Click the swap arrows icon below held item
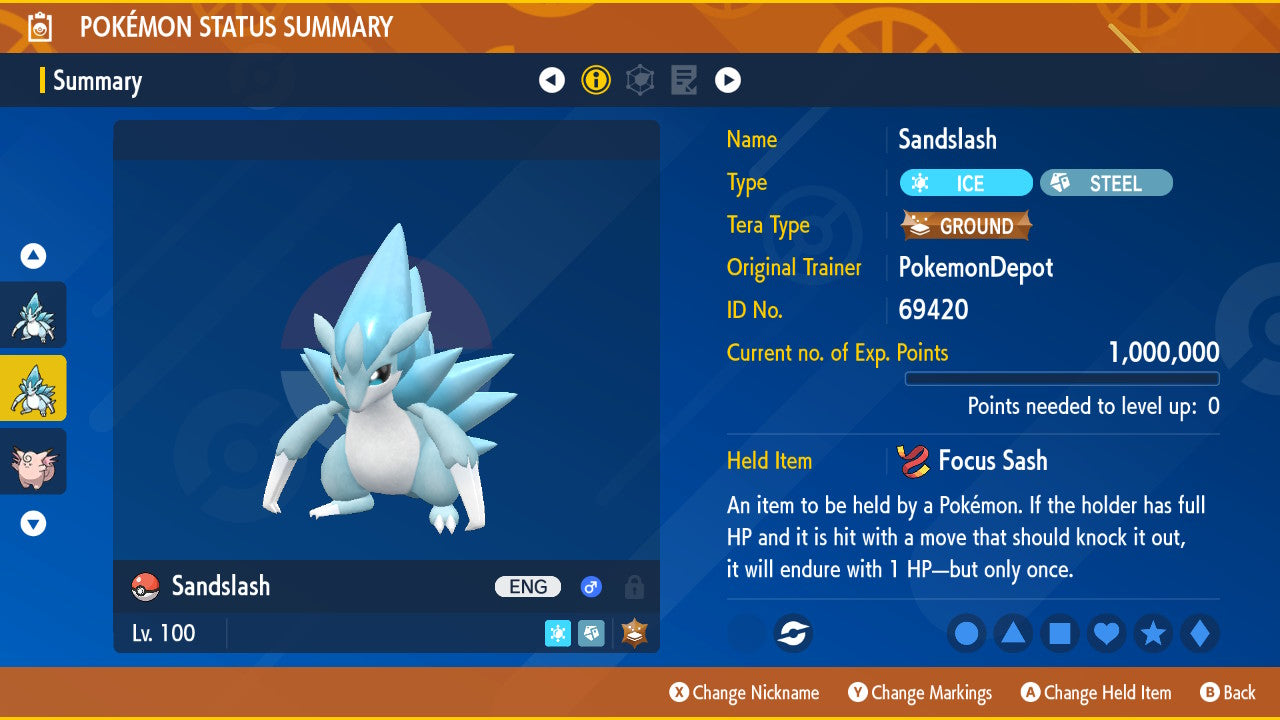Viewport: 1280px width, 720px height. 794,634
